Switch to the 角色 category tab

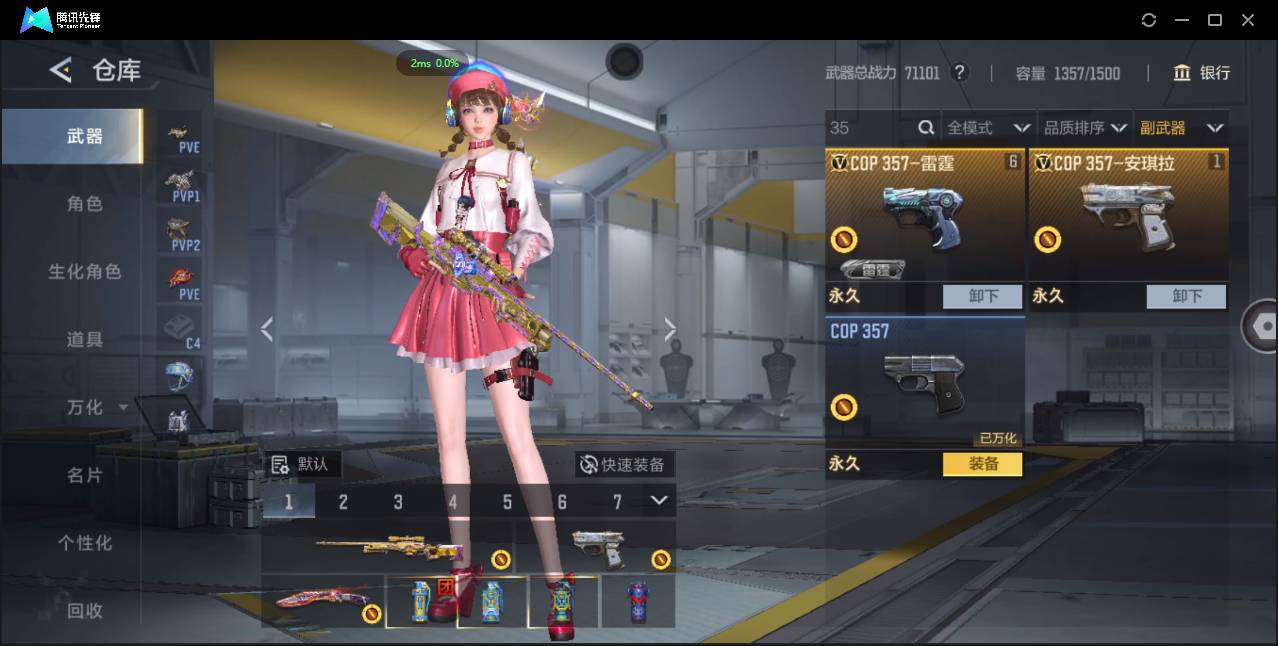[85, 204]
